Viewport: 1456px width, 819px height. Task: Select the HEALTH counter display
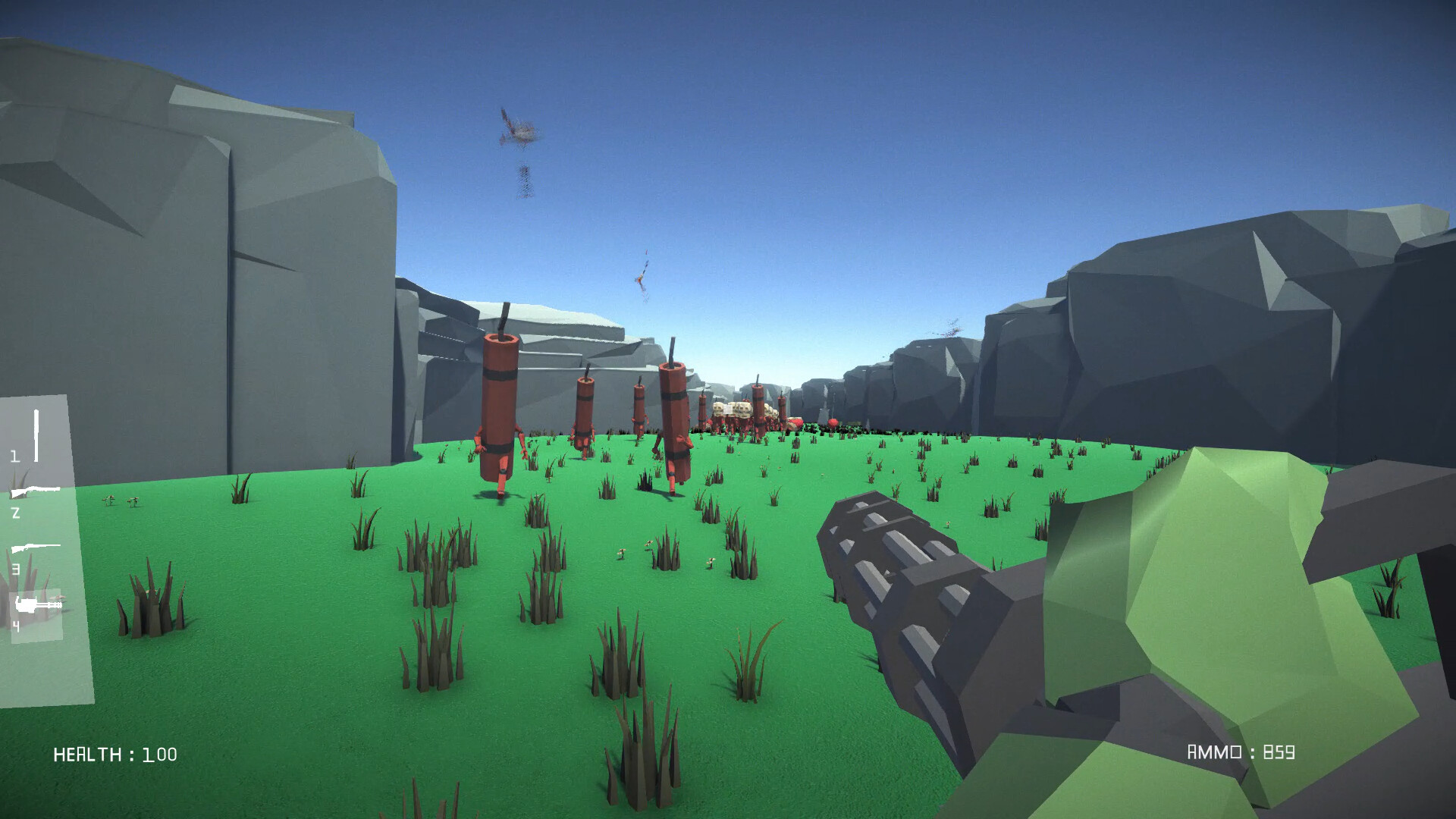pos(114,755)
